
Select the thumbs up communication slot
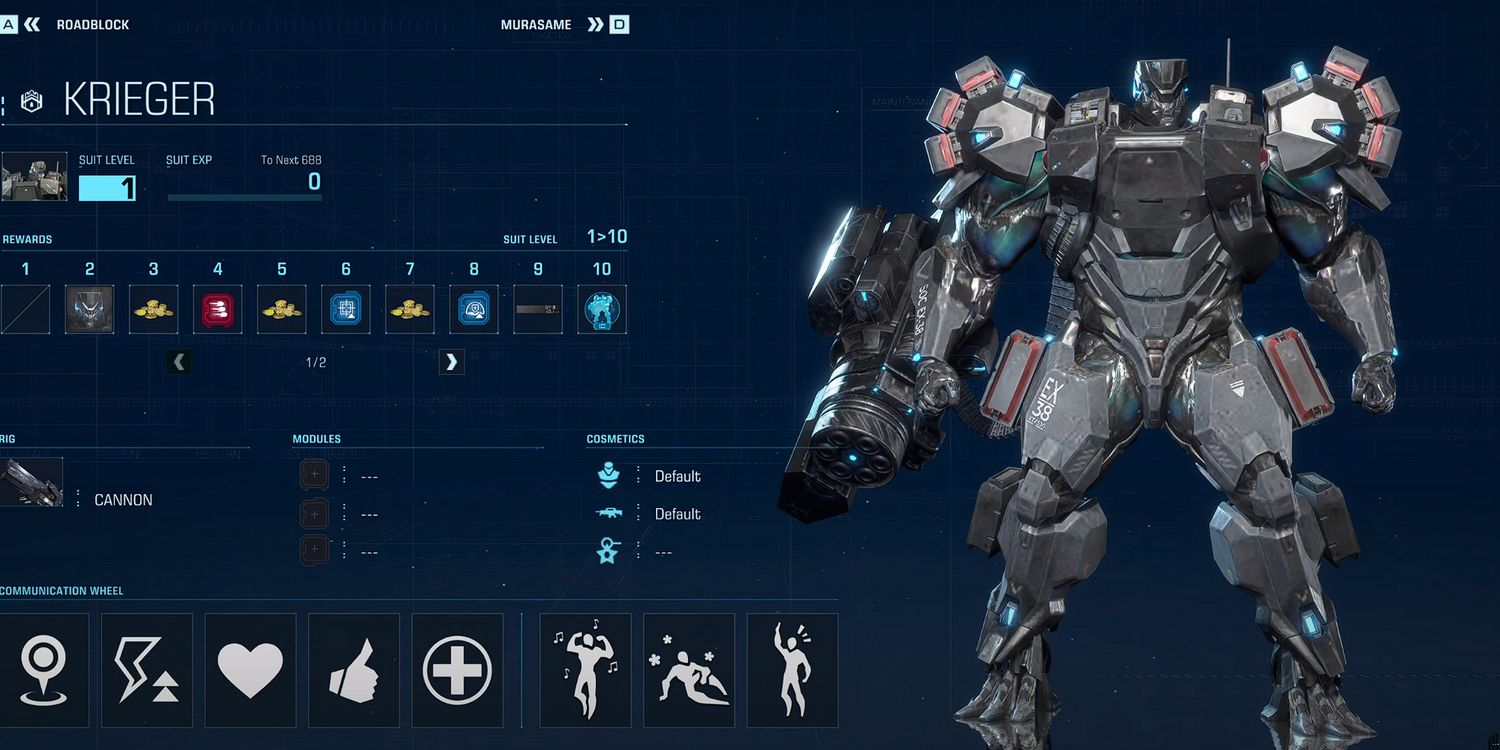click(354, 670)
